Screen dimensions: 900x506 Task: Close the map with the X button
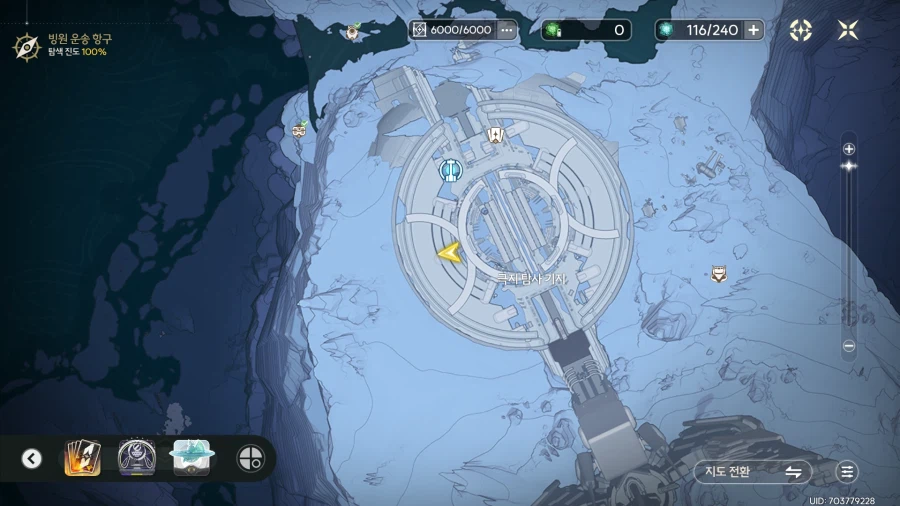pyautogui.click(x=848, y=30)
